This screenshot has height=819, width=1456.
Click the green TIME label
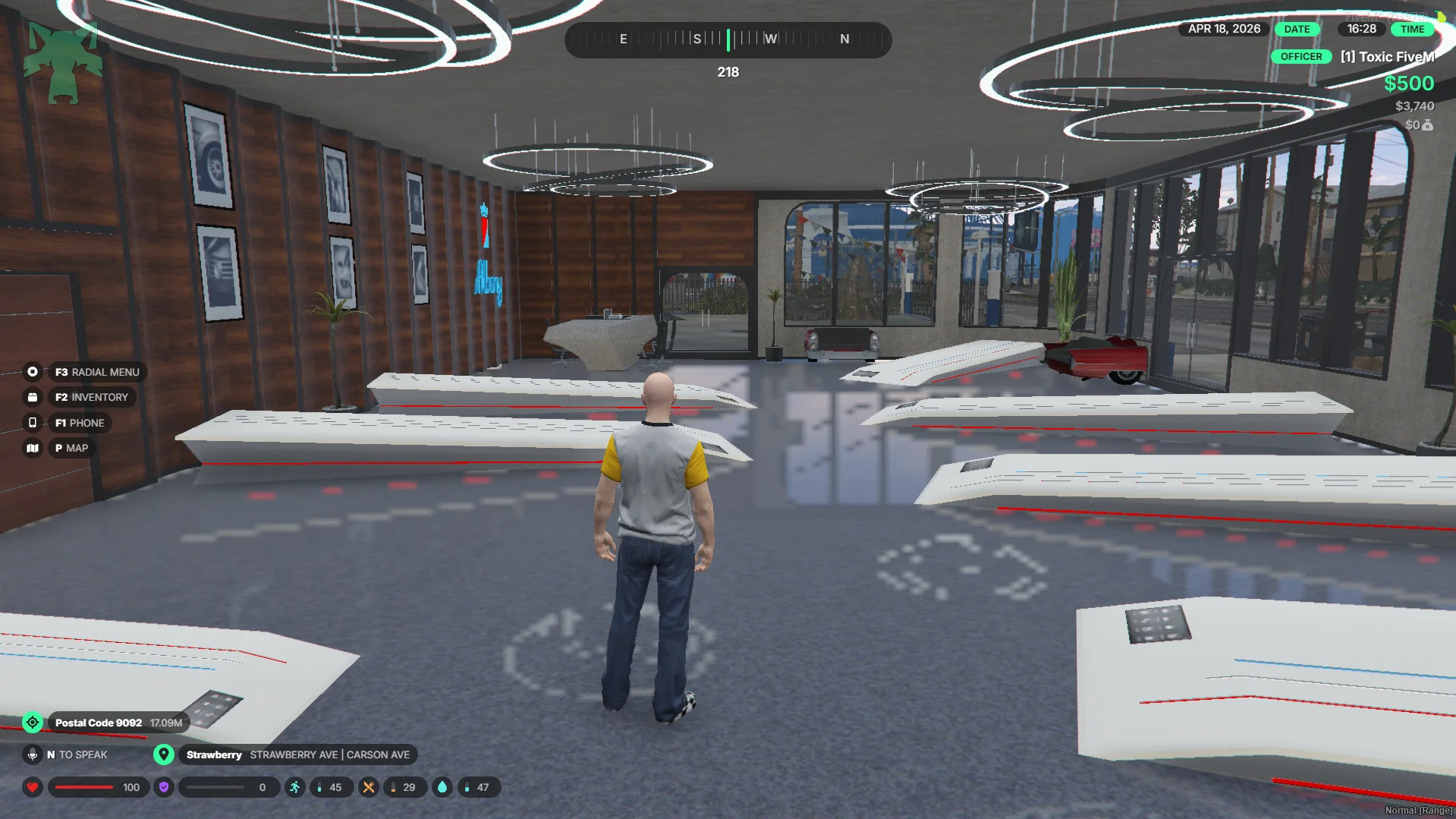(1412, 29)
